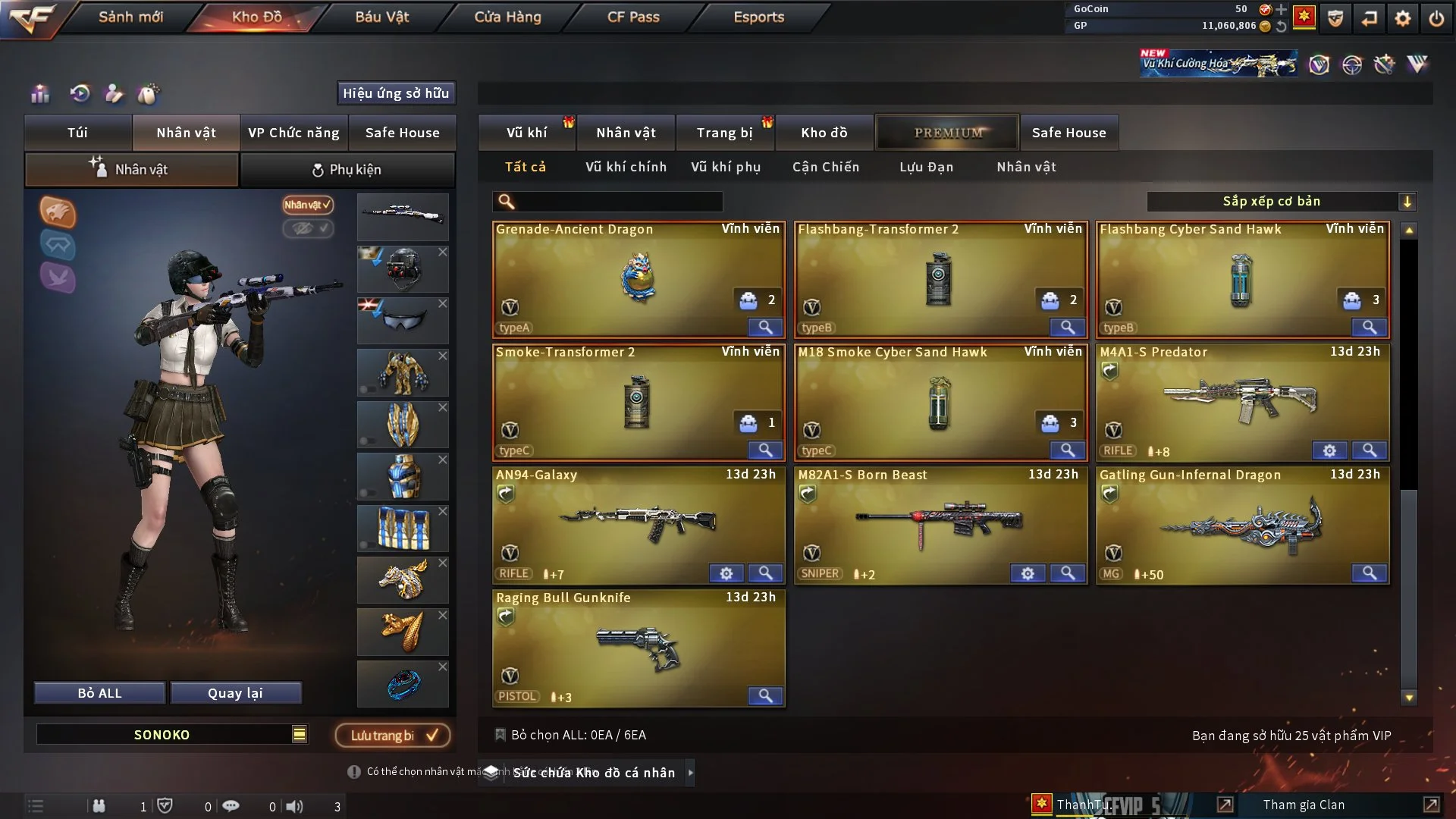The image size is (1456, 819).
Task: Select the Vũ khí chính filter
Action: click(626, 167)
